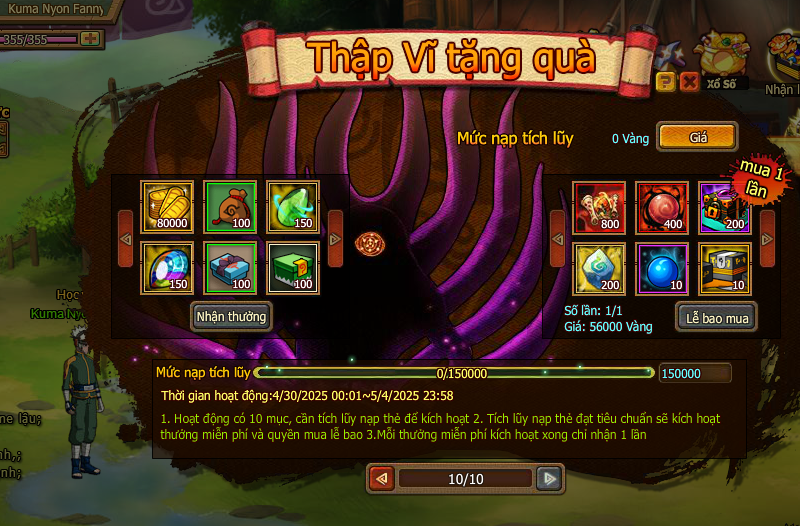Close the Thập Vĩ tặng quà window
This screenshot has height=526, width=800.
[x=689, y=82]
